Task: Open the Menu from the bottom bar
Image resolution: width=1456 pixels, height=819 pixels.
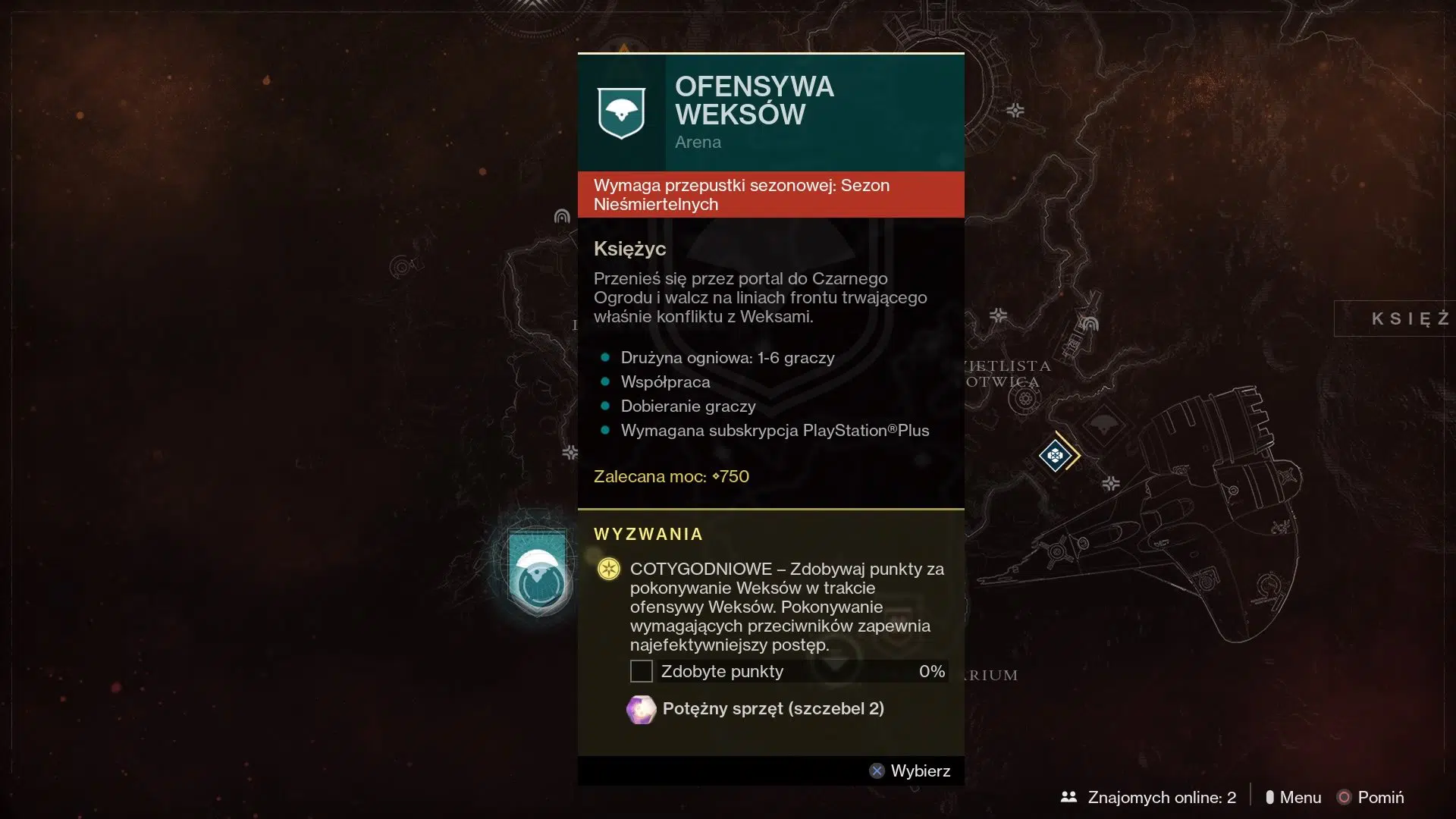Action: [x=1300, y=797]
